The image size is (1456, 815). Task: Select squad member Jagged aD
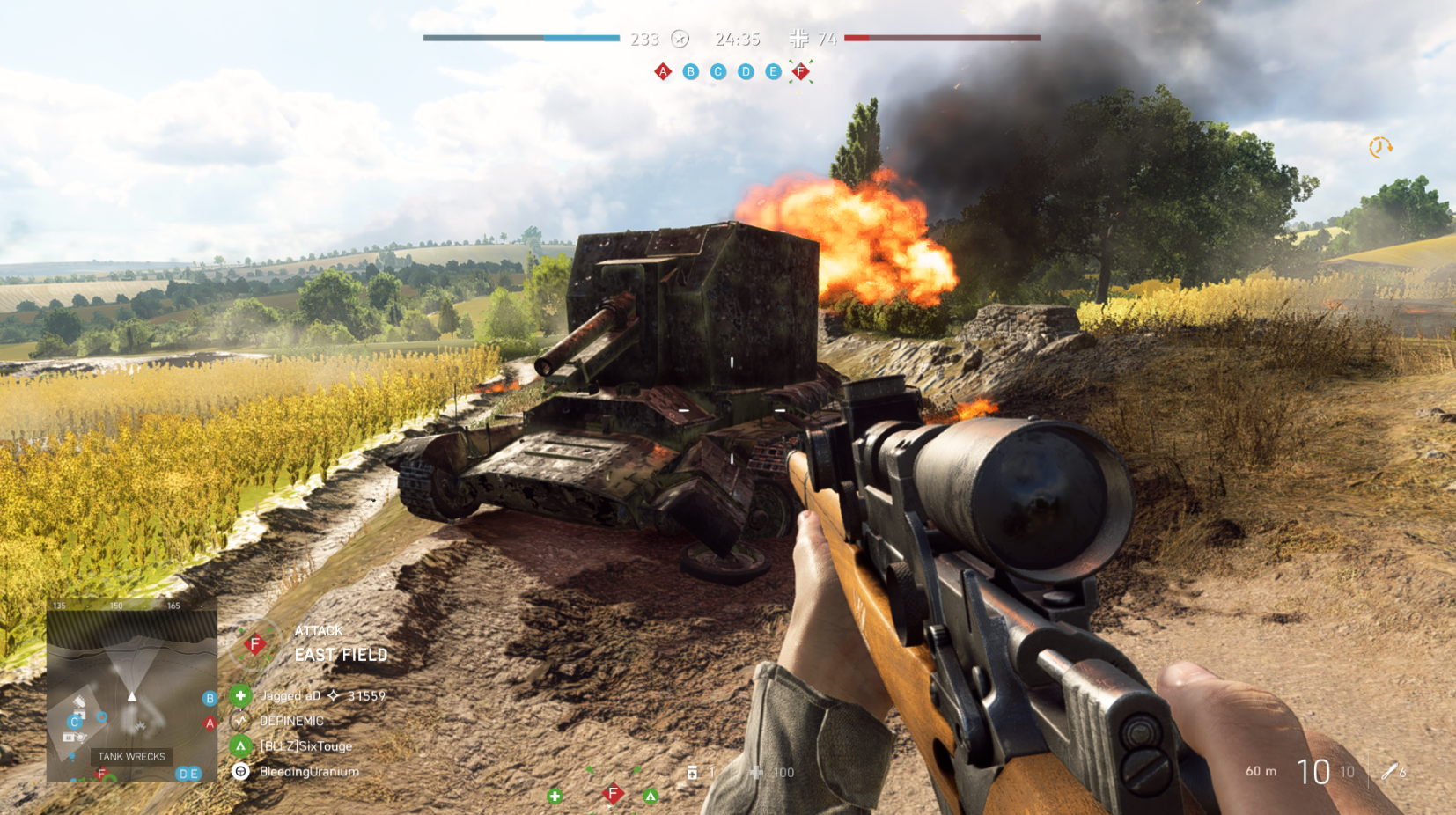click(x=290, y=695)
